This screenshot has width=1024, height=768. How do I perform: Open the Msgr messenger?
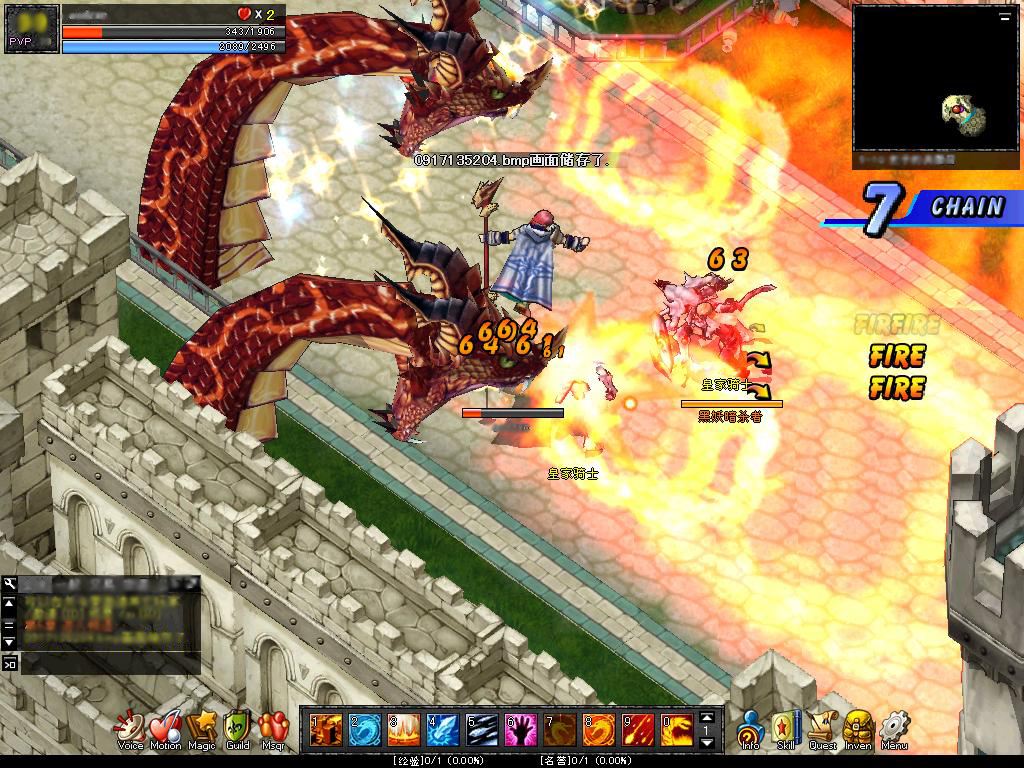(x=272, y=727)
